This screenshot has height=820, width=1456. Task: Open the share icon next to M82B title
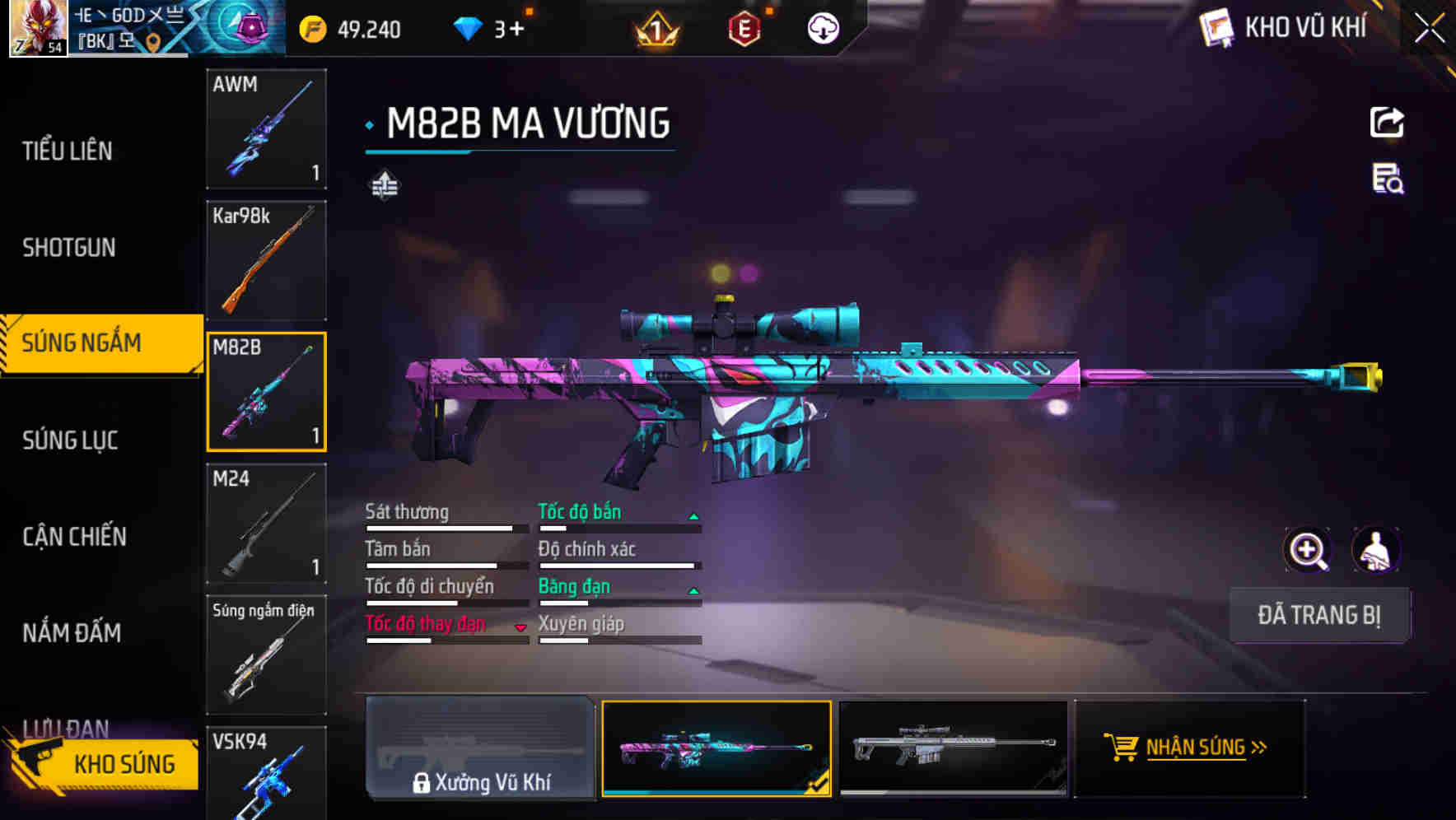(x=1388, y=122)
